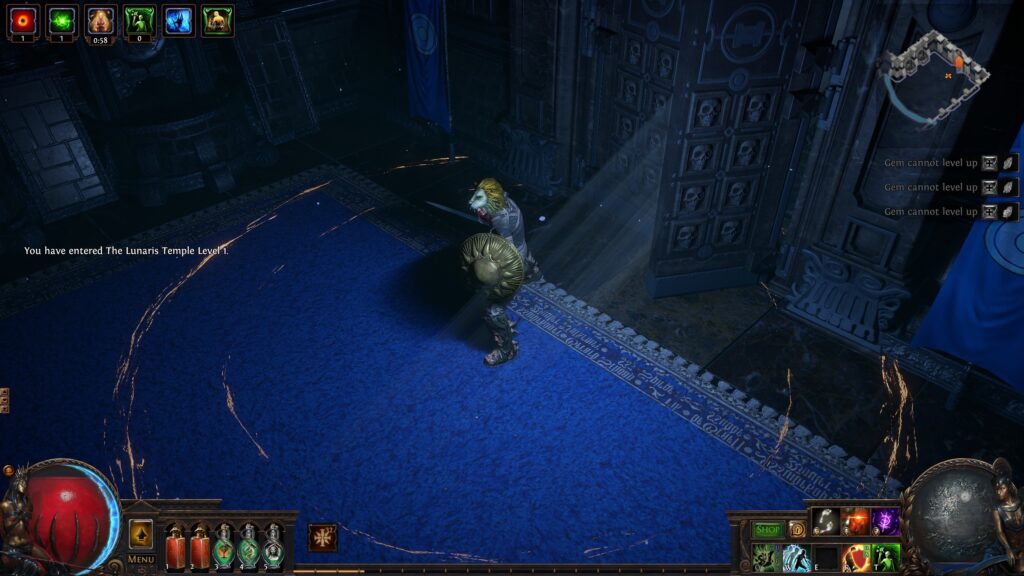
Task: Click the gold level-up arrow button
Action: [141, 534]
